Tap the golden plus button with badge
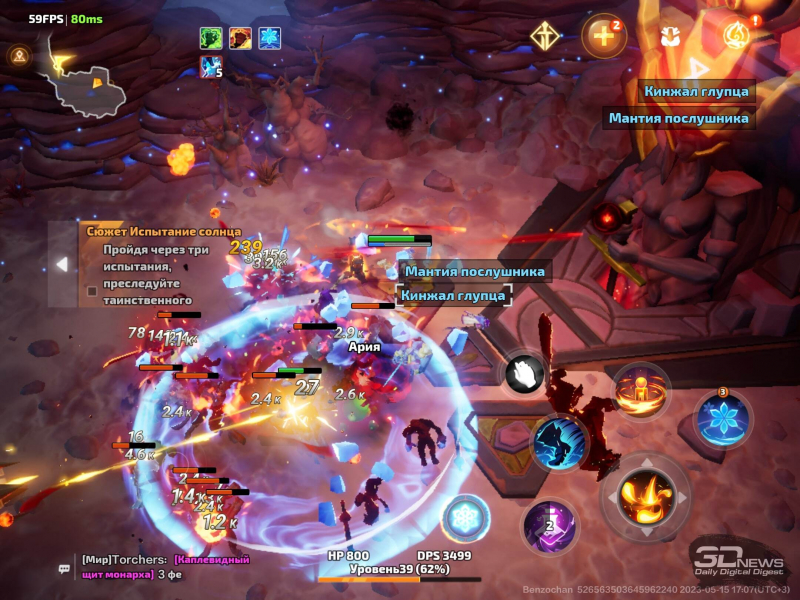Image resolution: width=800 pixels, height=600 pixels. (603, 36)
